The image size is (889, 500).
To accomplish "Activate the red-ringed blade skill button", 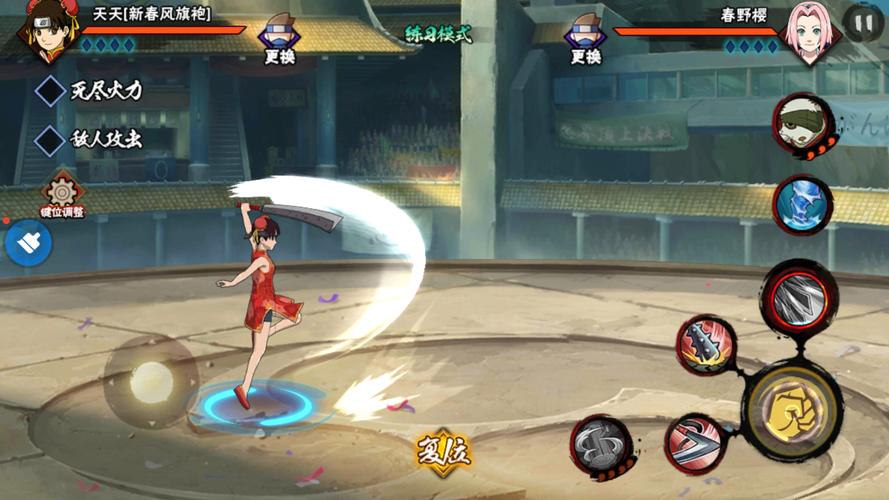I will click(x=798, y=297).
